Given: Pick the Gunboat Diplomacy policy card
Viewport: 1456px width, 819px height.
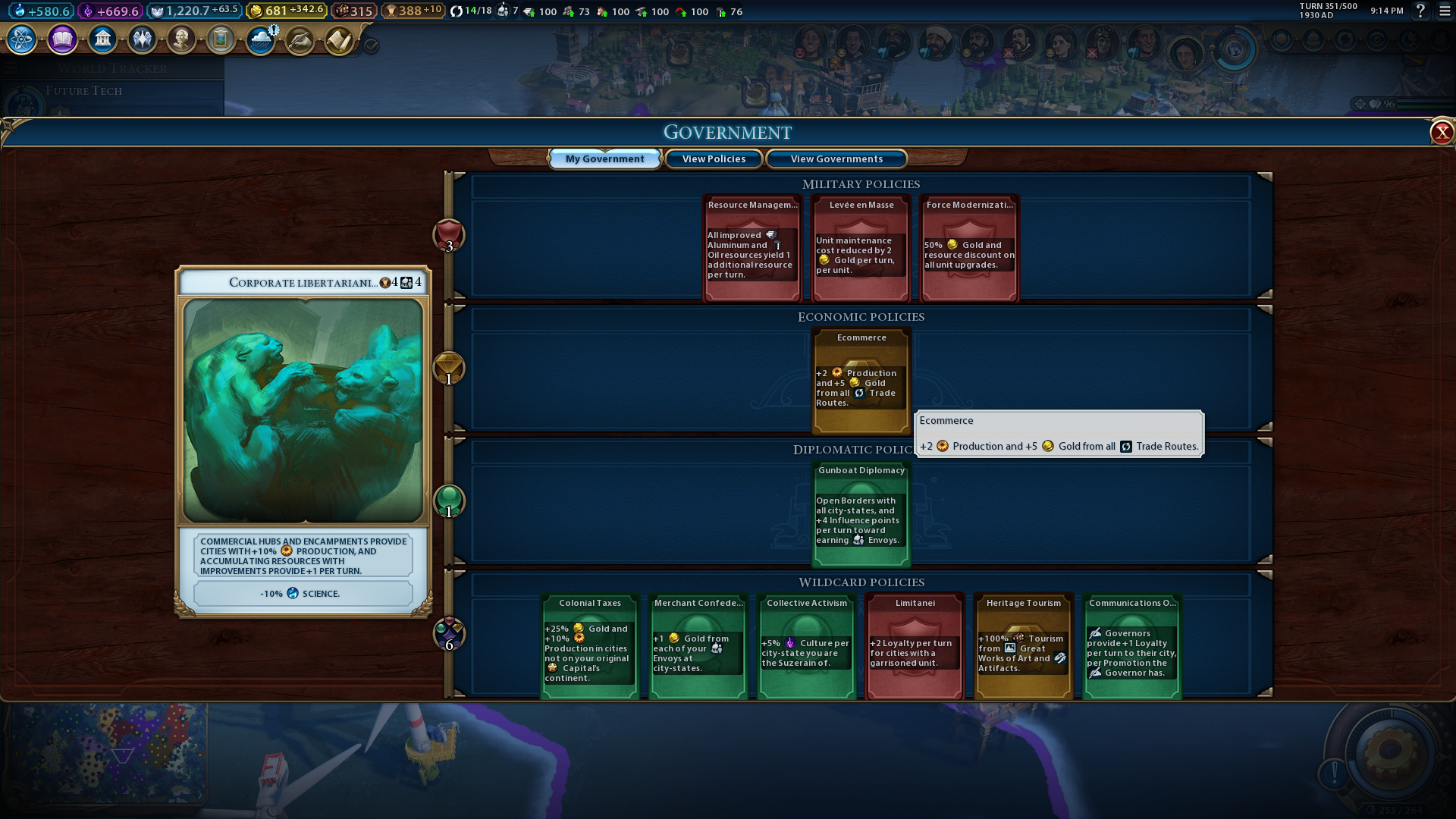Looking at the screenshot, I should (861, 514).
